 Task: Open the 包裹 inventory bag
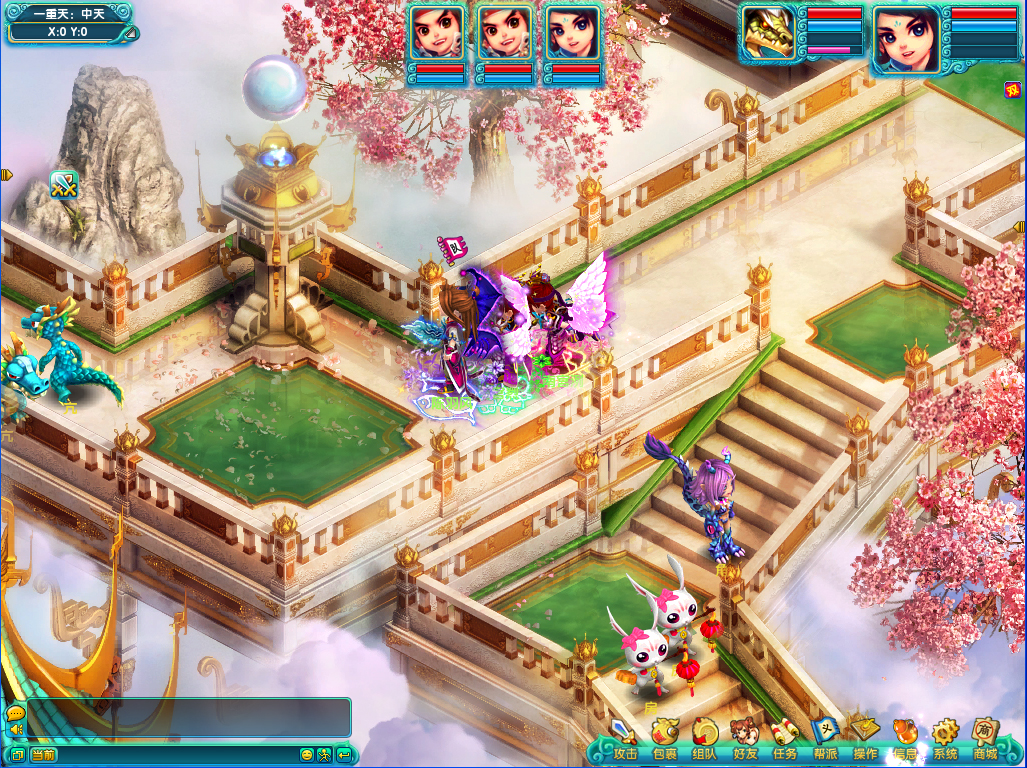point(665,739)
